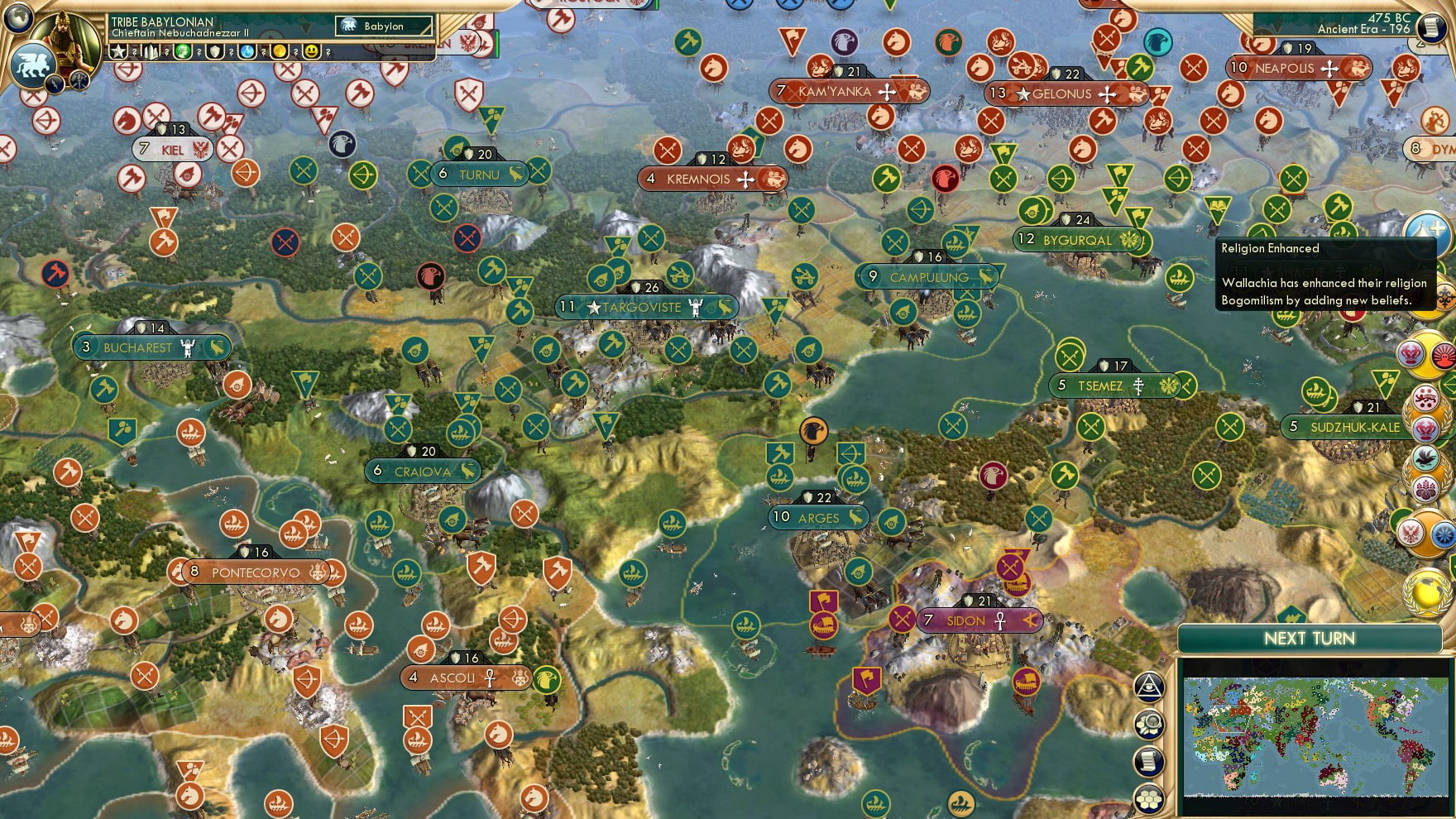Image resolution: width=1456 pixels, height=819 pixels.
Task: Select the Babylonian winged-lion civilization icon
Action: [34, 65]
